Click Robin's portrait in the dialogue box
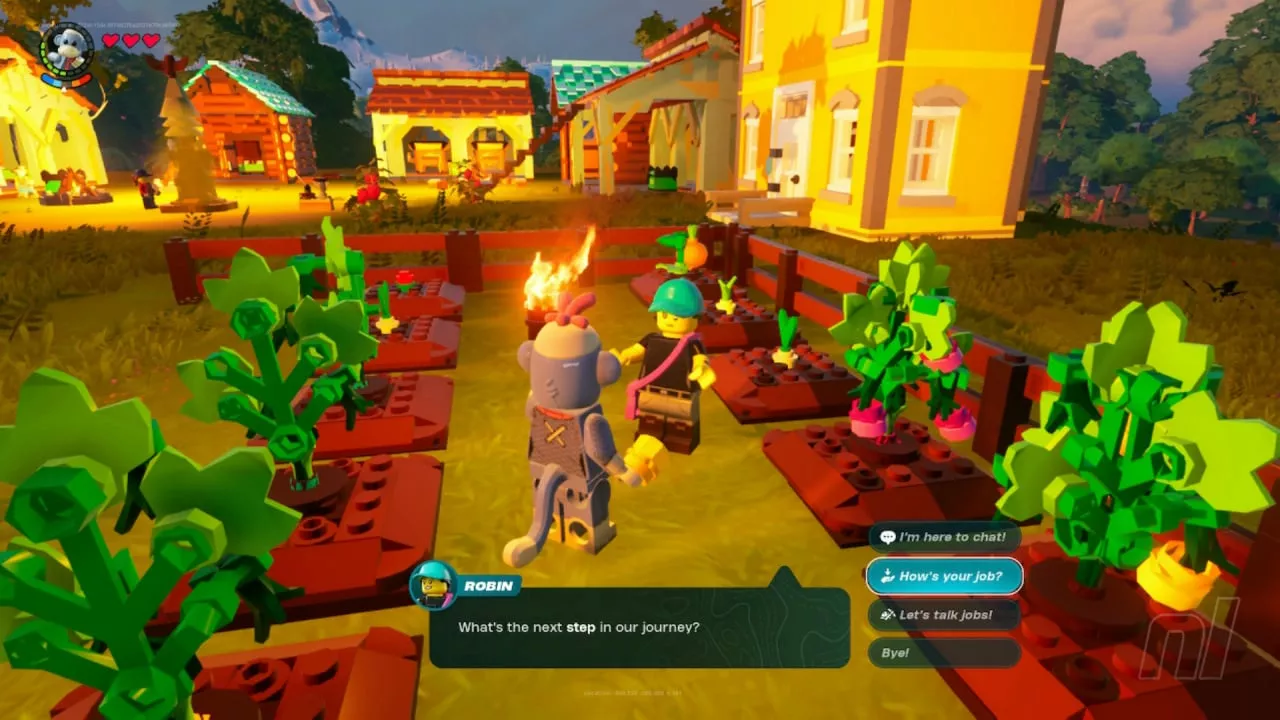The height and width of the screenshot is (720, 1280). coord(434,585)
